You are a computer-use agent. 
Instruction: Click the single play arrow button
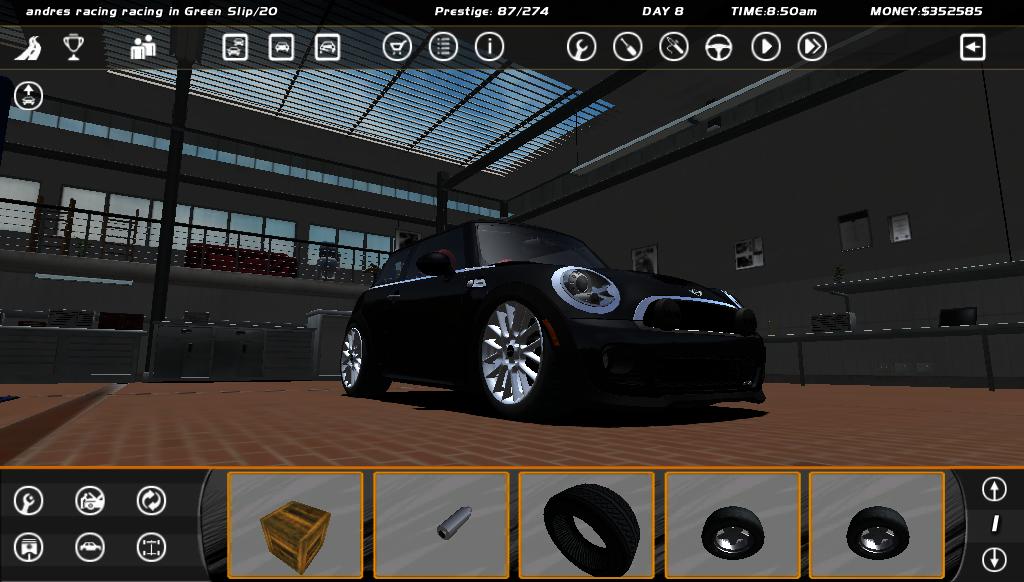(766, 47)
